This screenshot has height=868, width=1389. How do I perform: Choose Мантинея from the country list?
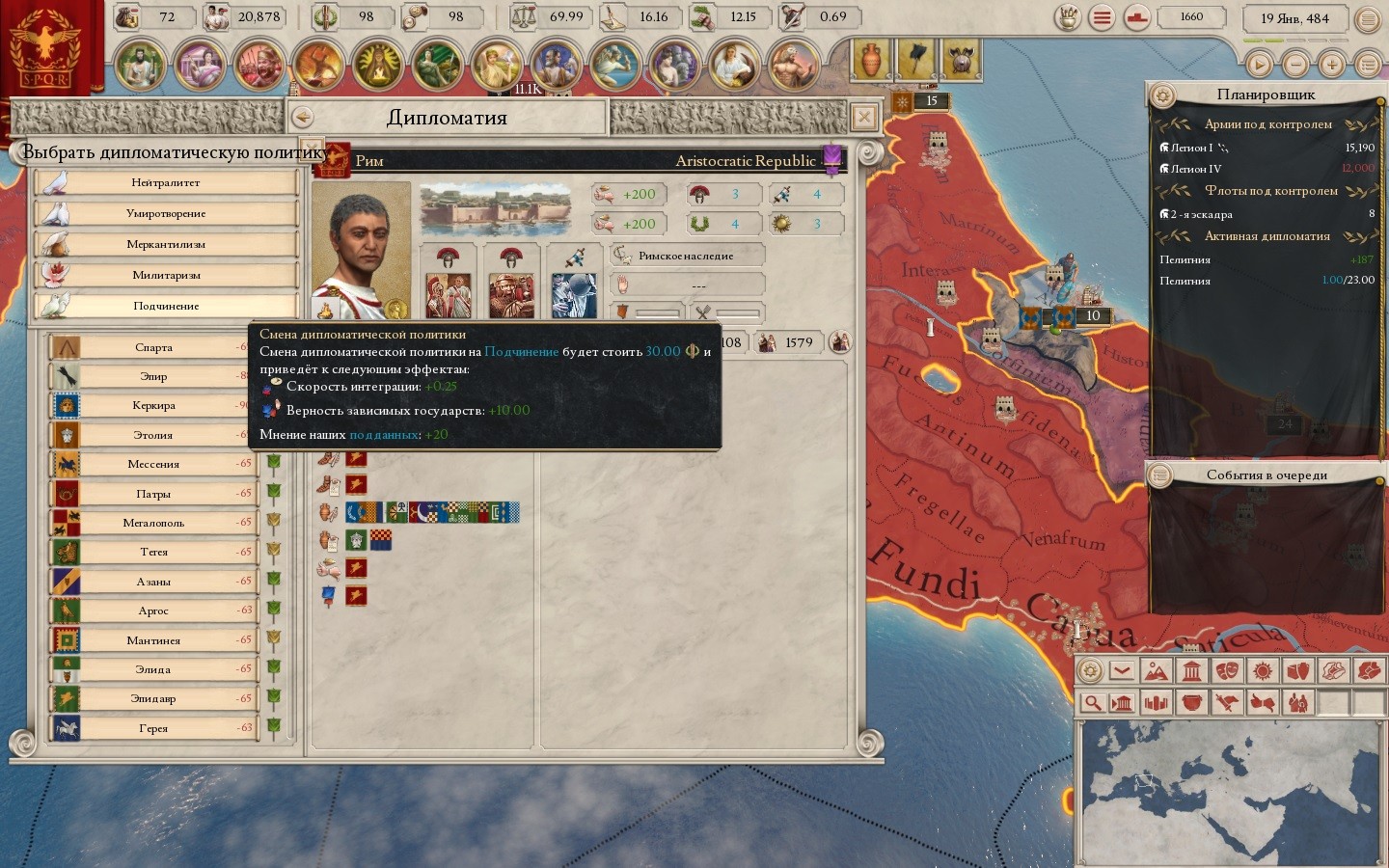153,640
